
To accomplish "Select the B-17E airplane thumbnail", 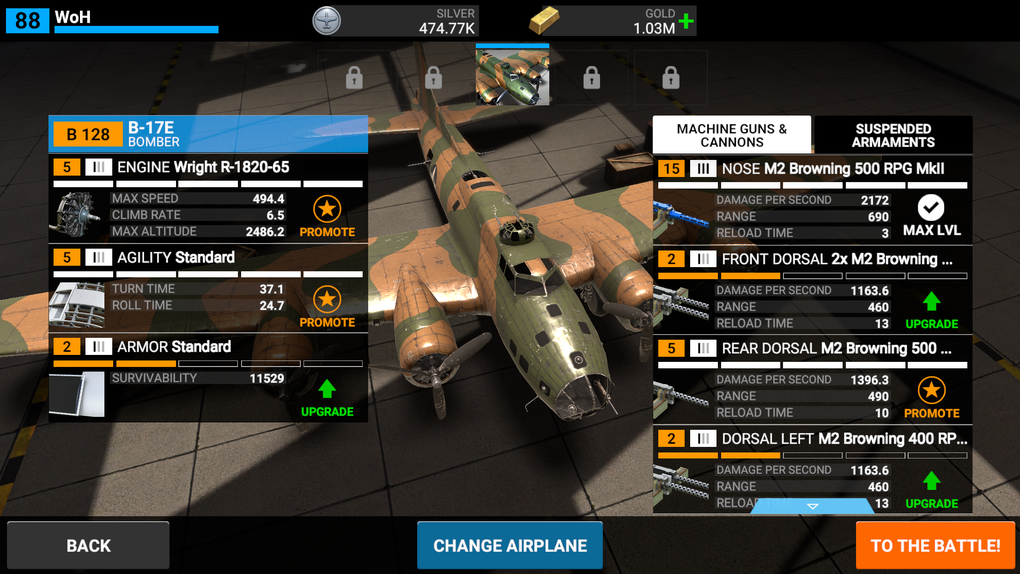I will point(512,76).
